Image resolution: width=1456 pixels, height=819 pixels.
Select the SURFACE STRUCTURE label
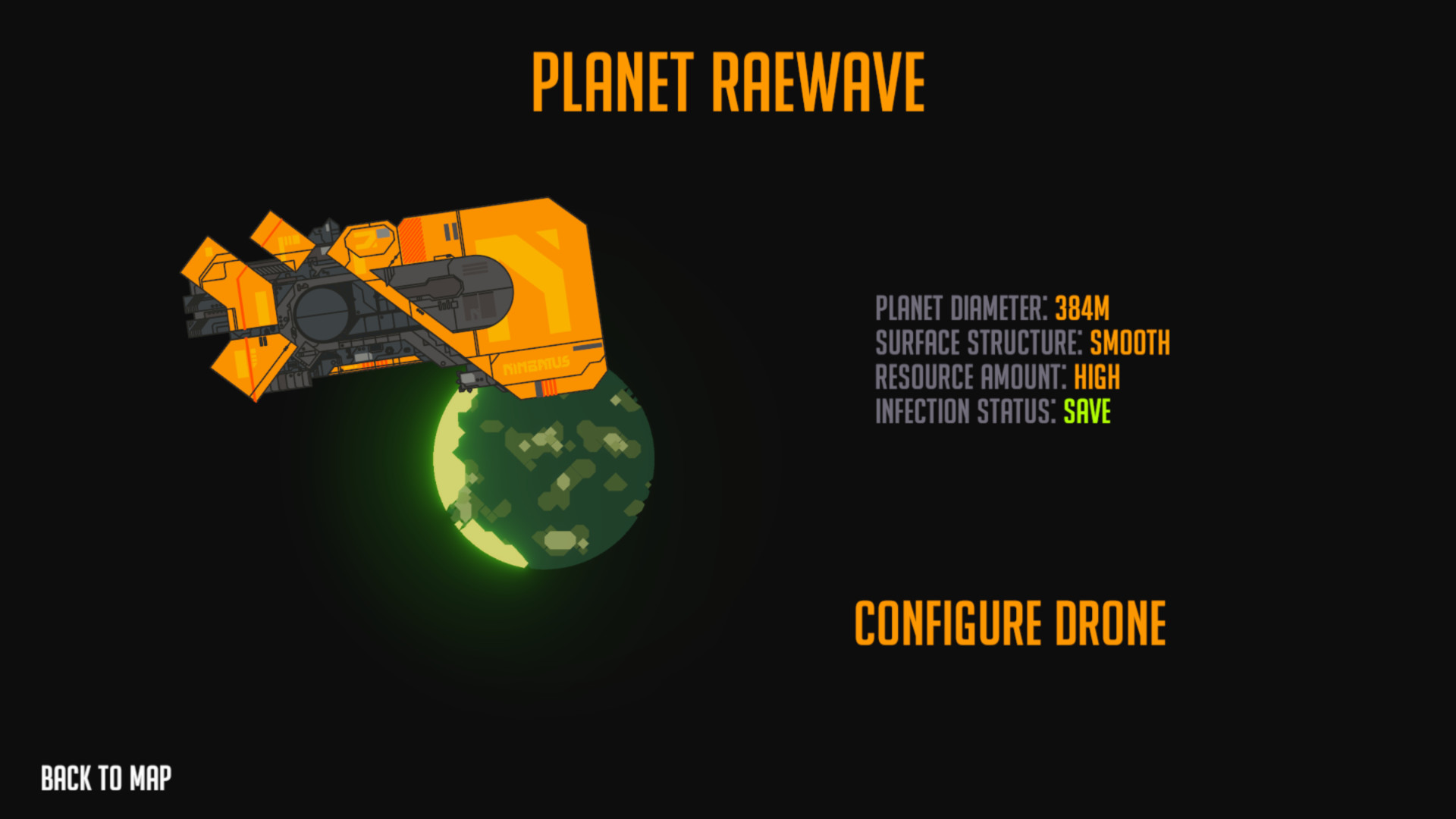(x=976, y=343)
